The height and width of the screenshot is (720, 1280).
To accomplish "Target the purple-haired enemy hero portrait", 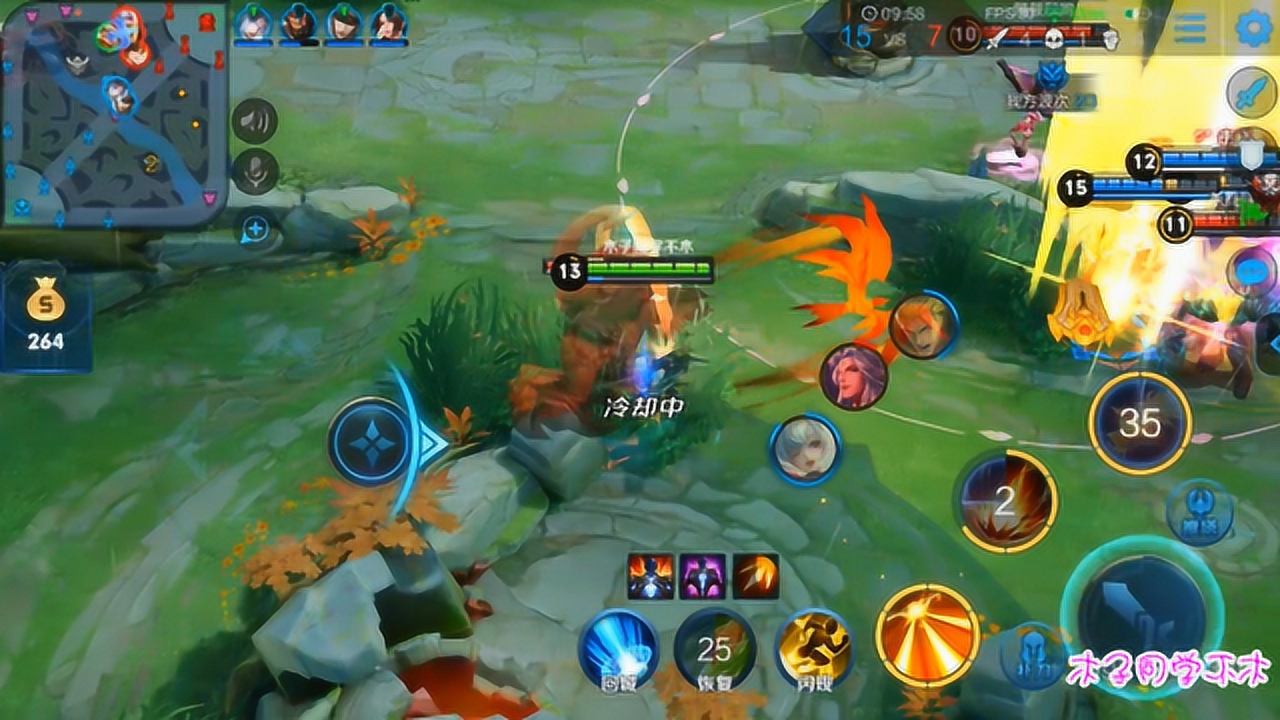I will pos(853,376).
